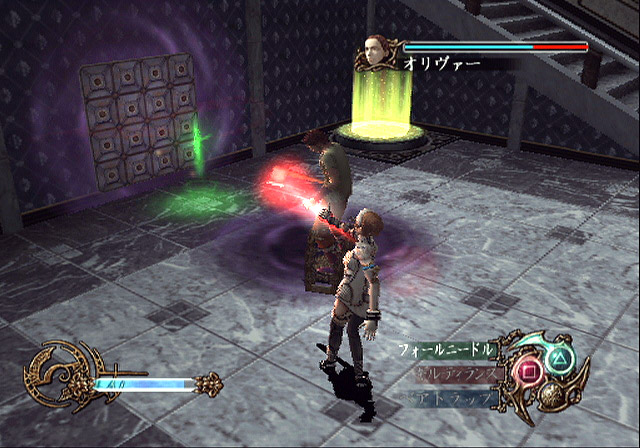The width and height of the screenshot is (640, 448).
Task: Choose the red middle trap entry
Action: [453, 374]
